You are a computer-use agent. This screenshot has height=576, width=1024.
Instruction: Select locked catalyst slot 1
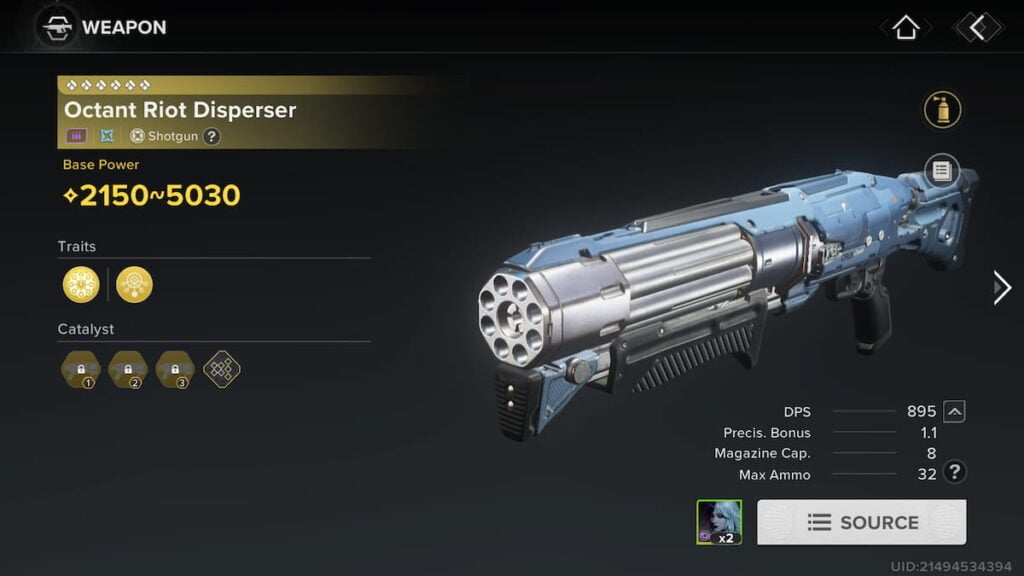click(x=81, y=369)
